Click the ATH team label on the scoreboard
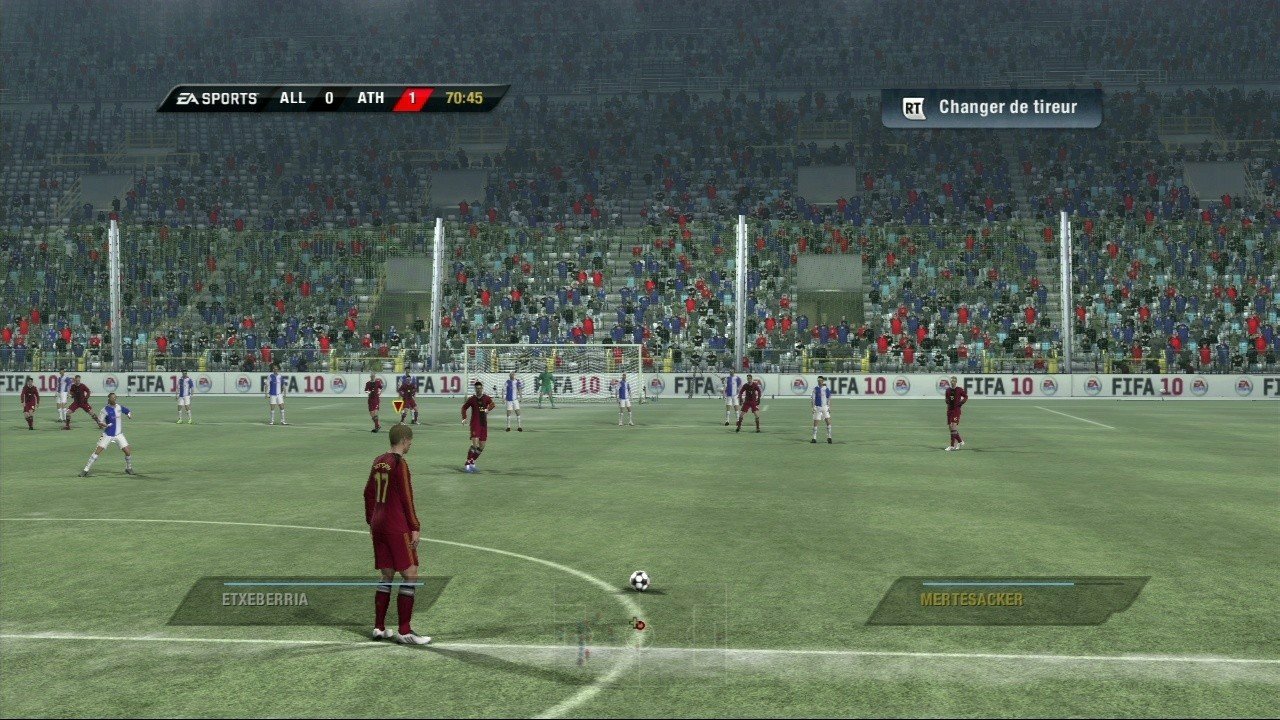This screenshot has height=720, width=1280. pyautogui.click(x=370, y=97)
